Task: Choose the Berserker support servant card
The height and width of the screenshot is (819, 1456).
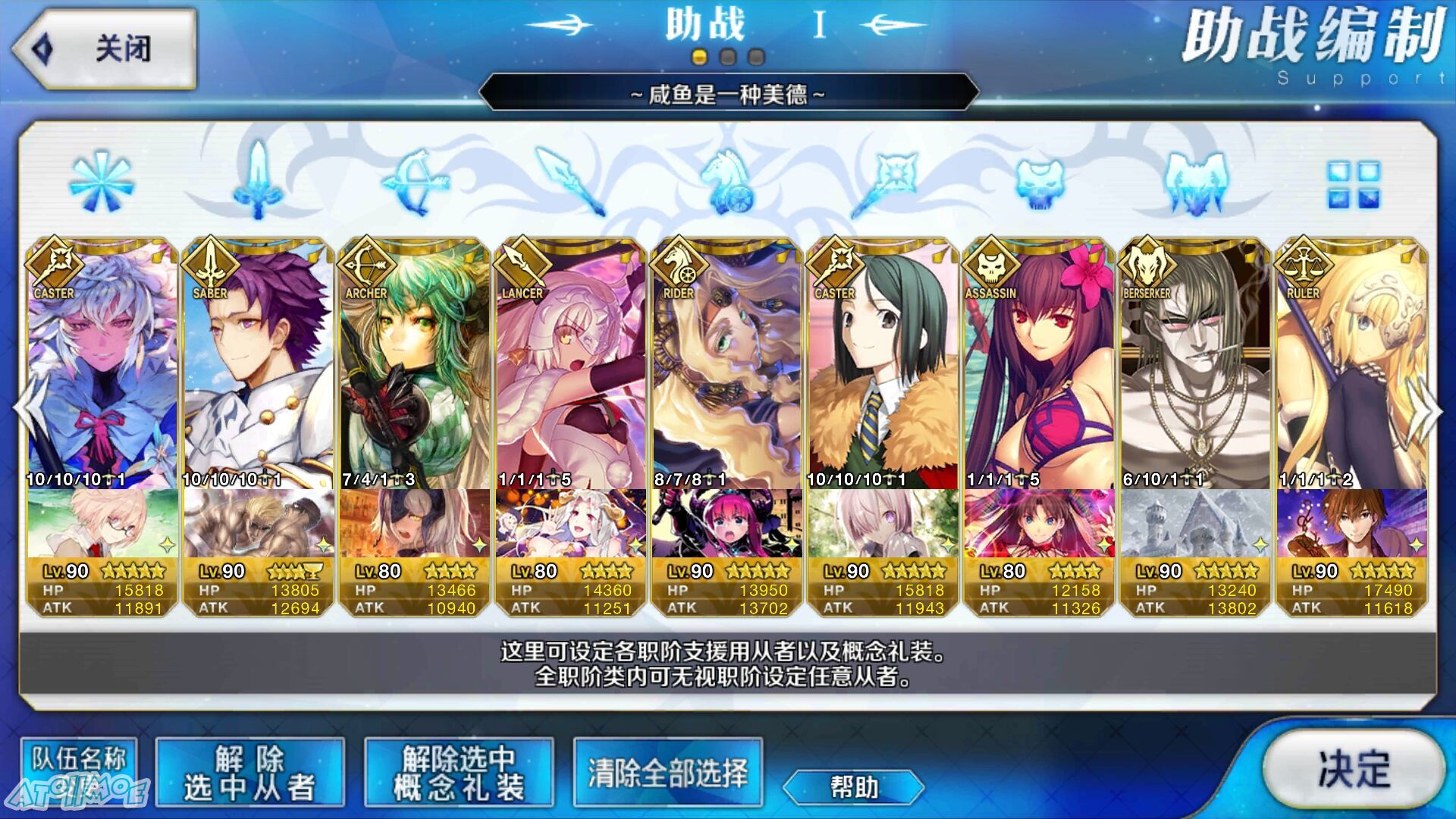Action: tap(1196, 364)
